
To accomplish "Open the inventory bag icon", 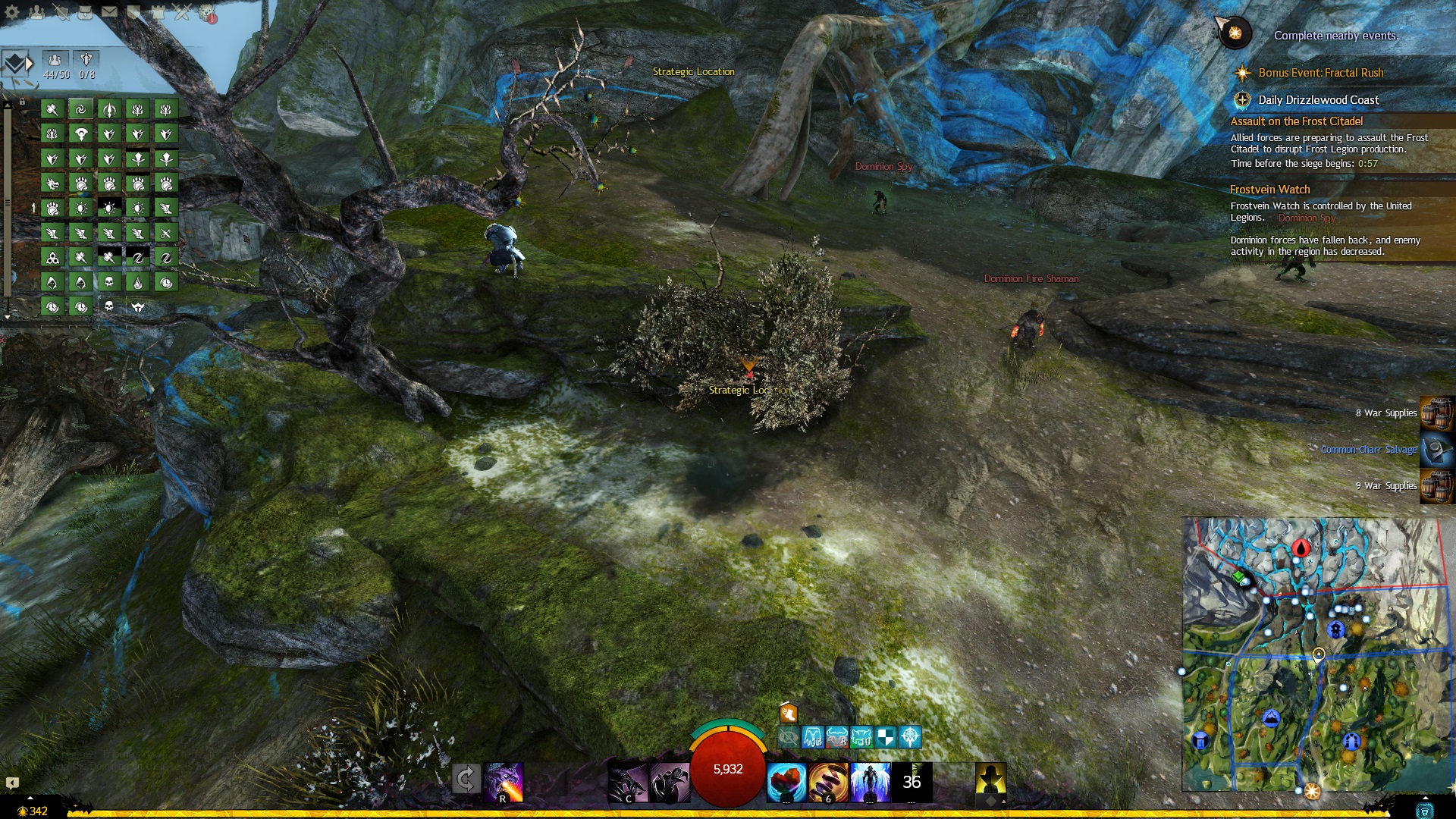I will (x=85, y=11).
